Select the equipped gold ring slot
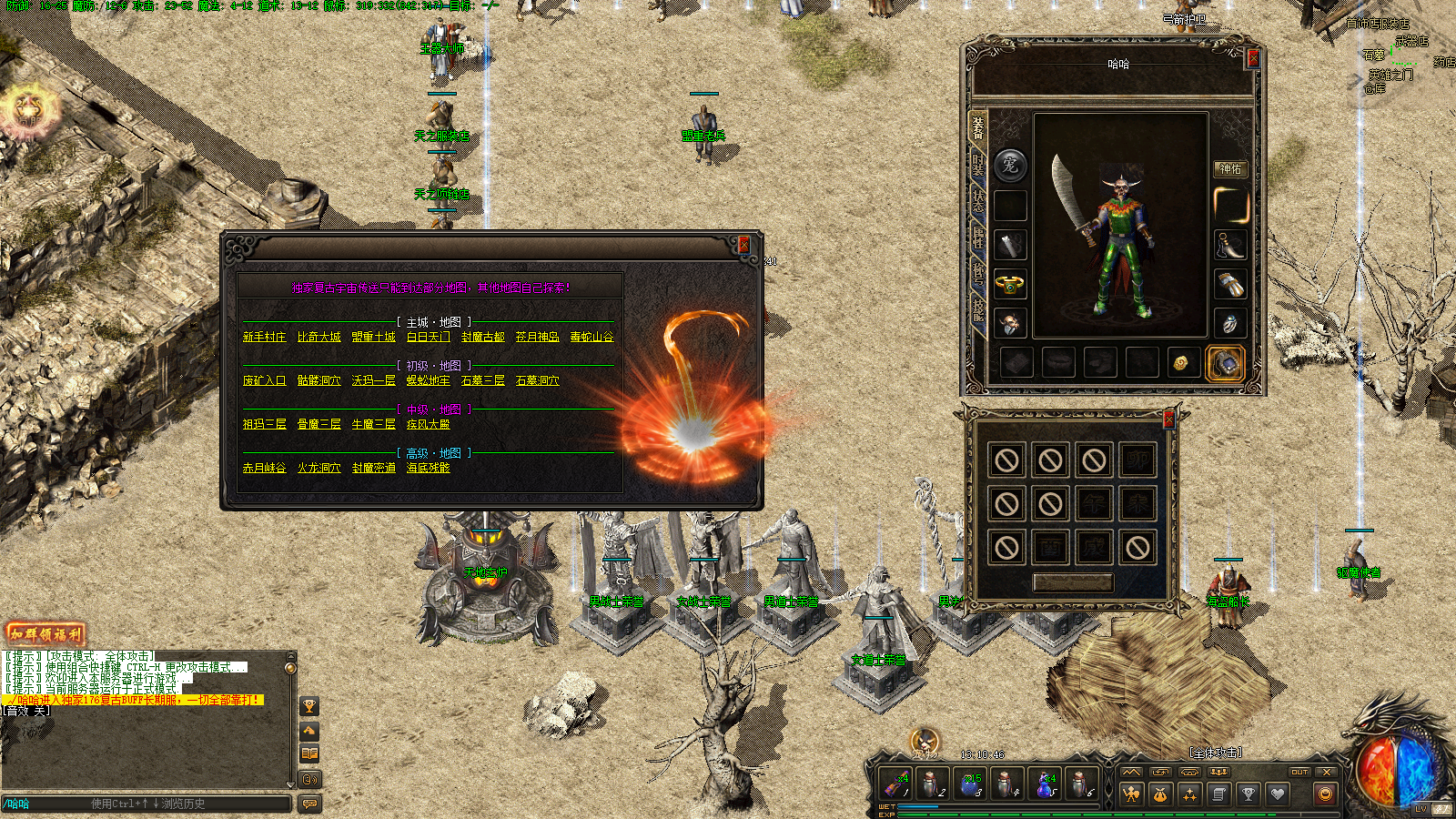The image size is (1456, 819). (x=1010, y=285)
